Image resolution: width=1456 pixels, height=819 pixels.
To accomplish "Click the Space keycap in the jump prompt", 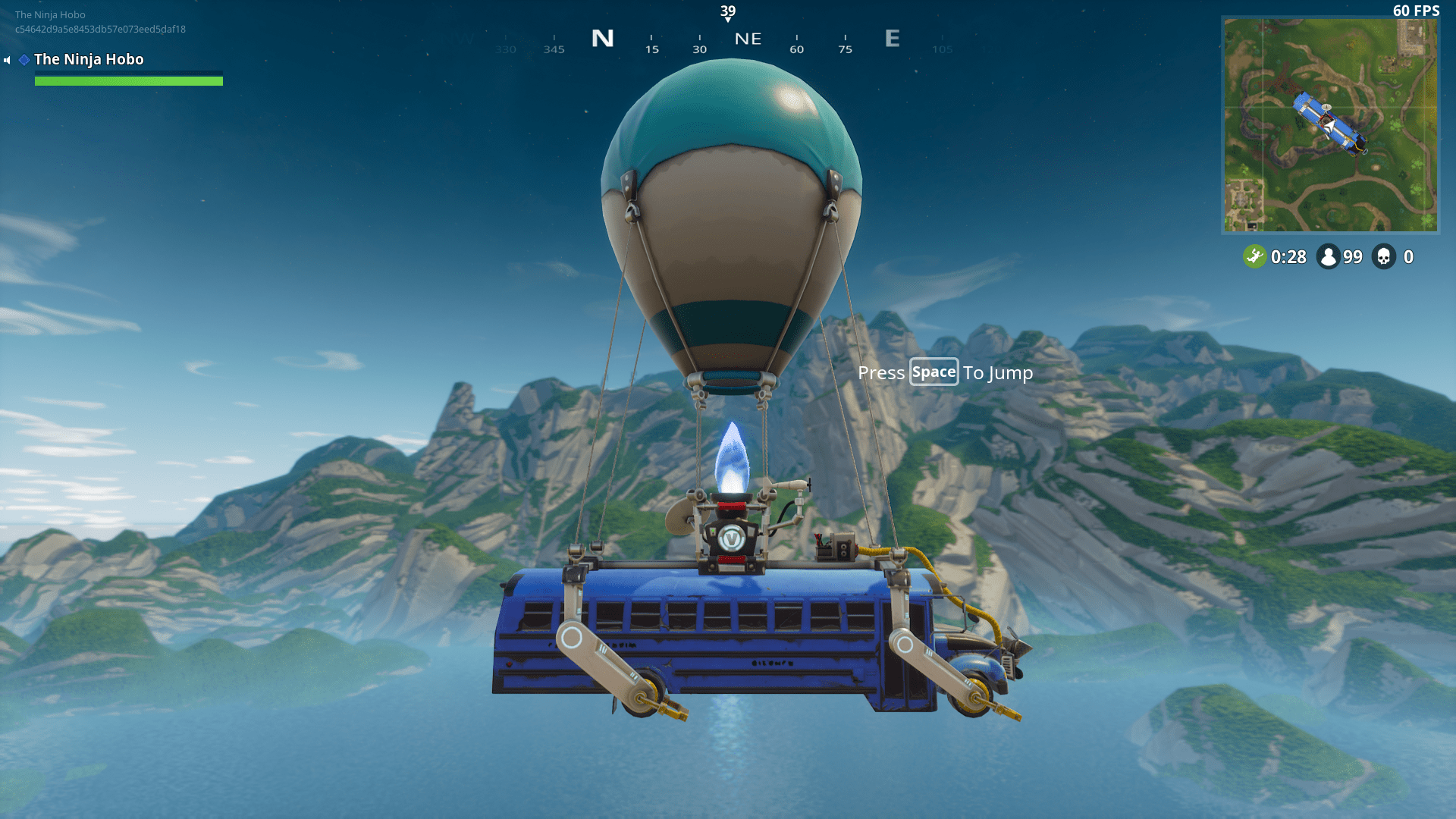I will click(934, 372).
